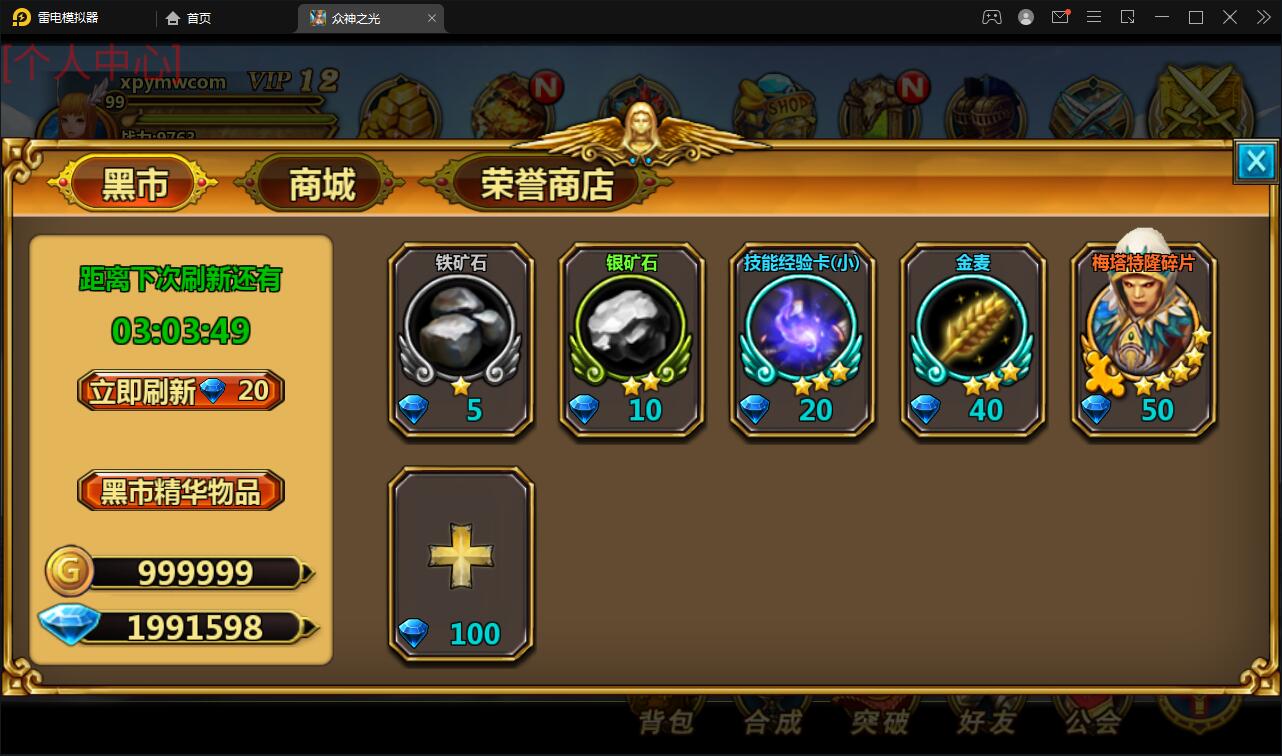The width and height of the screenshot is (1282, 756).
Task: Expand the diamond currency bar arrow
Action: tap(308, 625)
